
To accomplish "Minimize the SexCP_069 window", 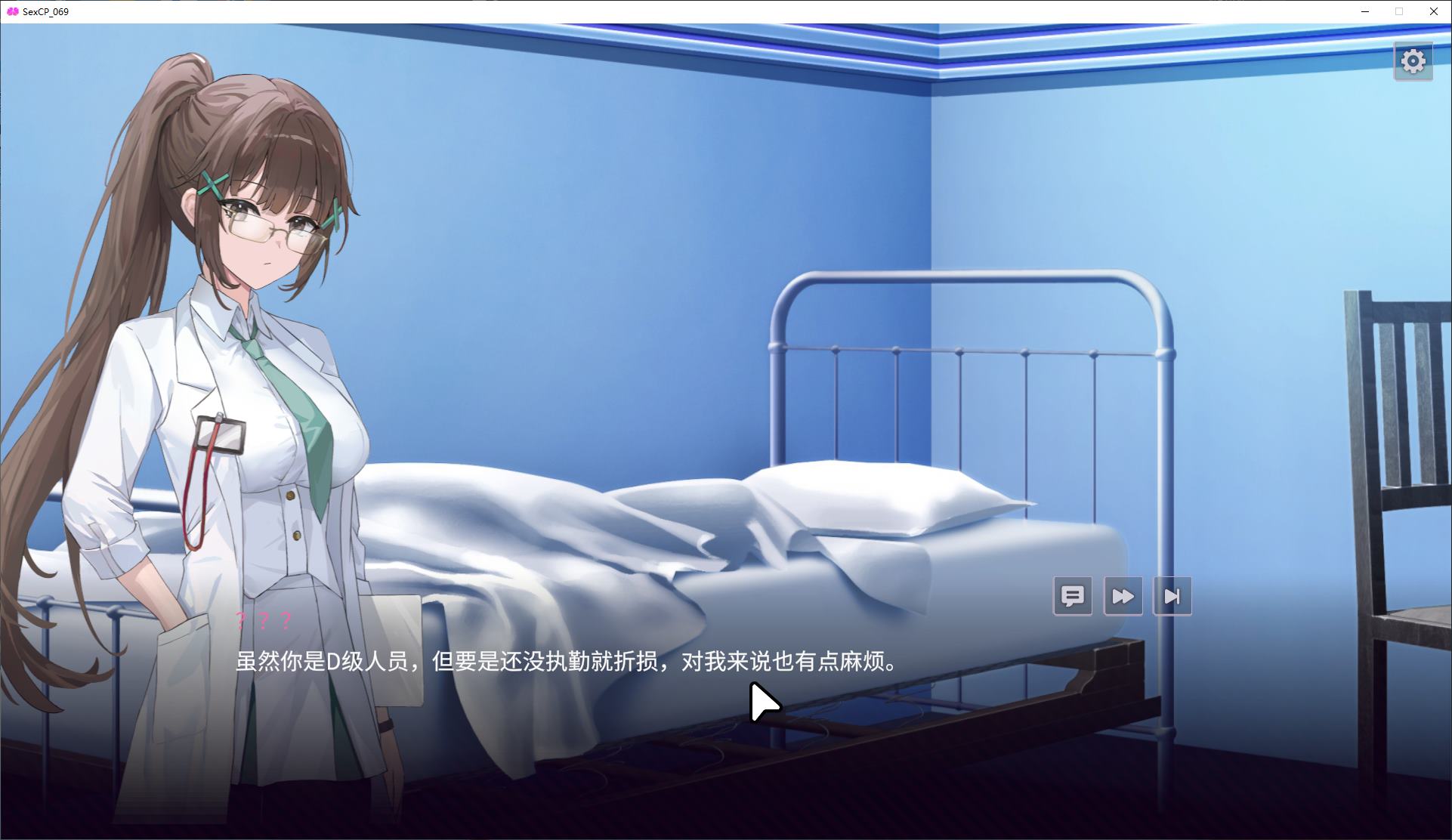I will [1364, 11].
